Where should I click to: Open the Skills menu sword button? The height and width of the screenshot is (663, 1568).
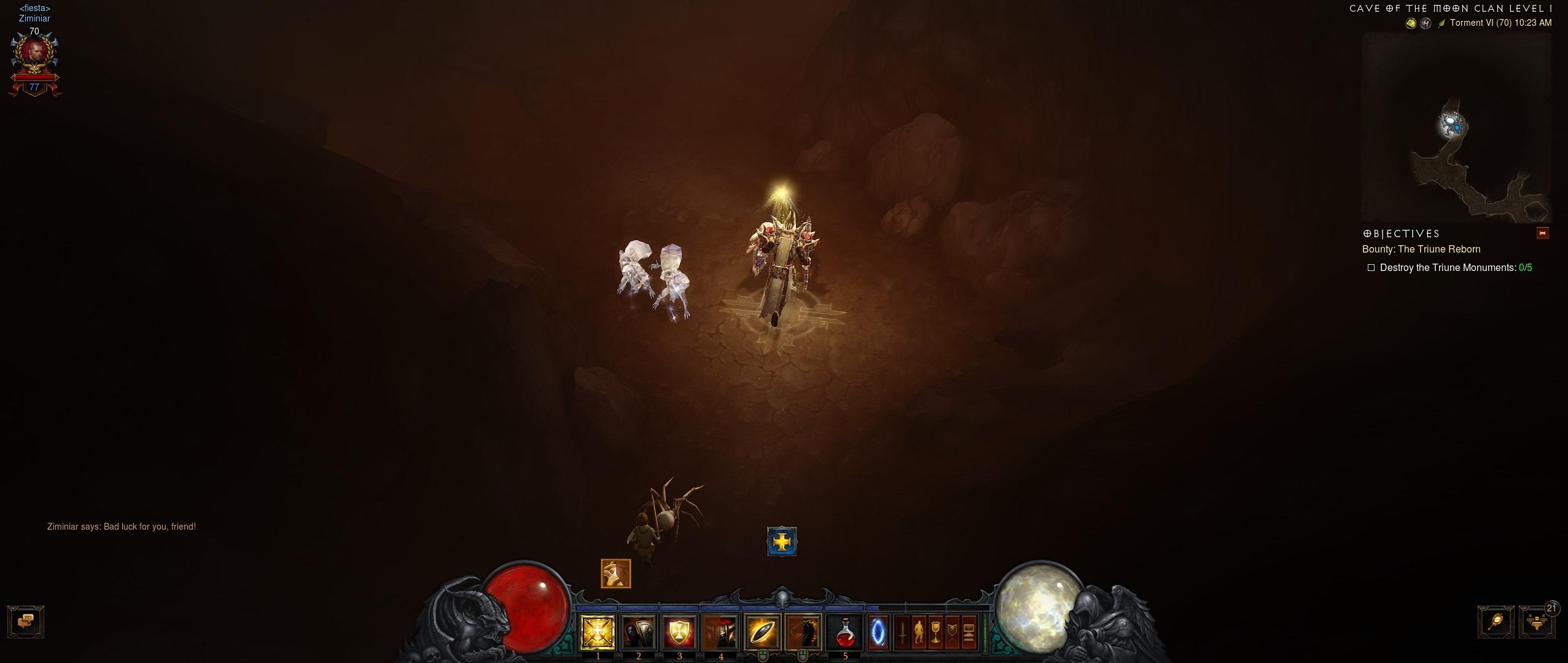902,632
